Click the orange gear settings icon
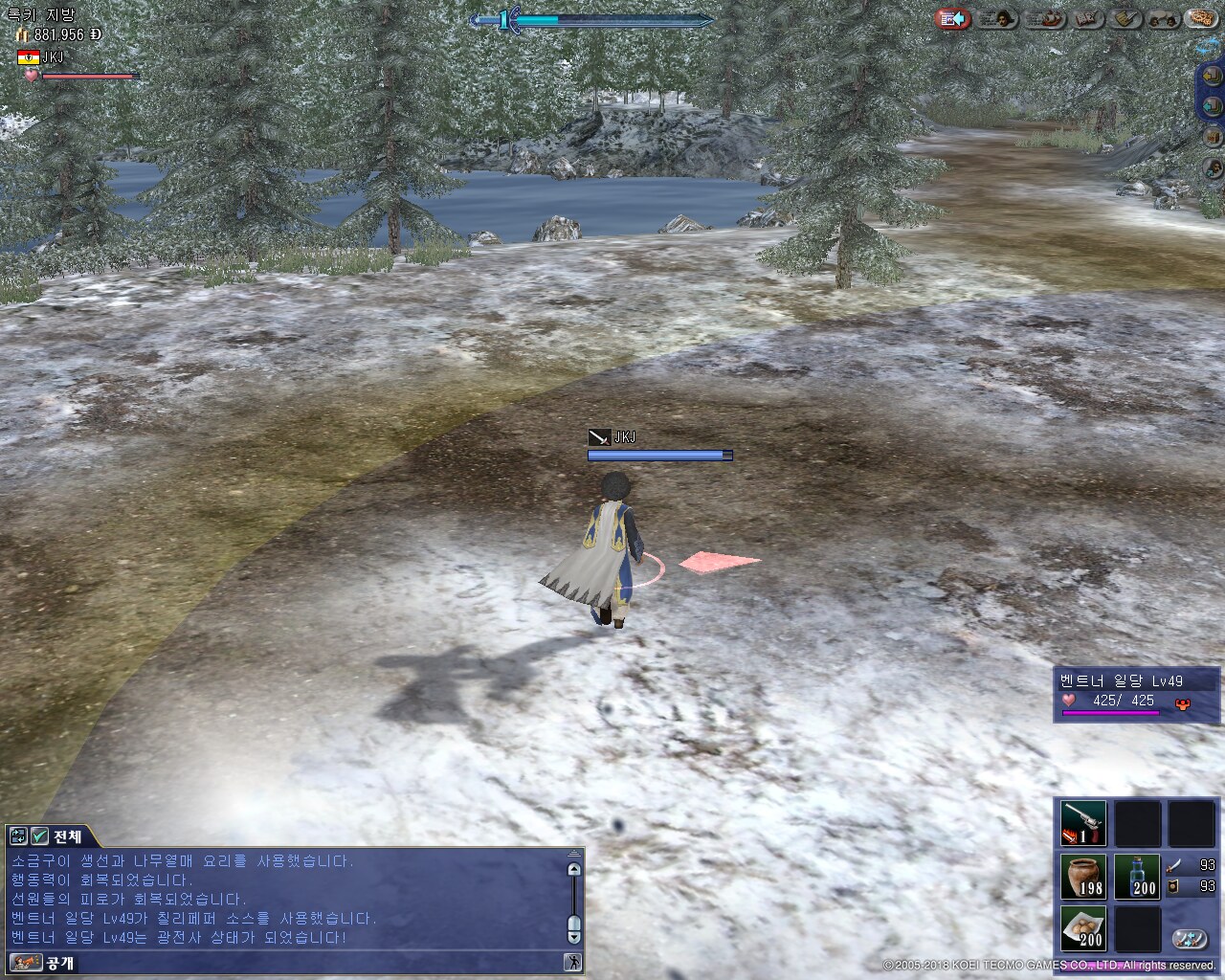The image size is (1225, 980). [1199, 19]
